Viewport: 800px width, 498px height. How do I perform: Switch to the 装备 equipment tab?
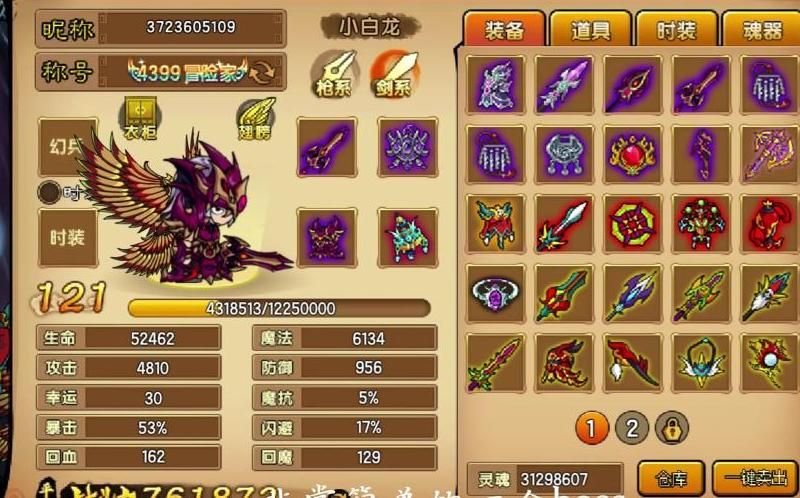click(504, 30)
